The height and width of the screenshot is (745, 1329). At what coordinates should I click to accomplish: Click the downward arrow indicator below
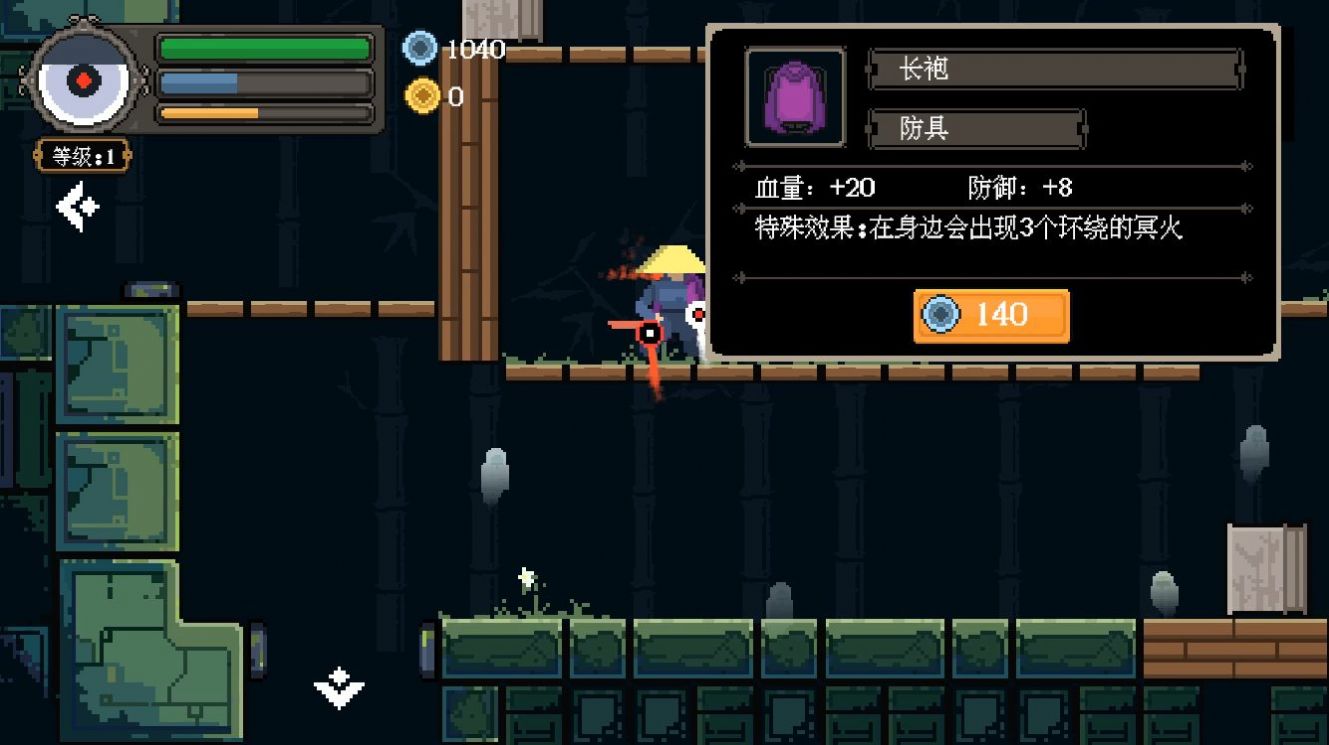click(x=337, y=688)
